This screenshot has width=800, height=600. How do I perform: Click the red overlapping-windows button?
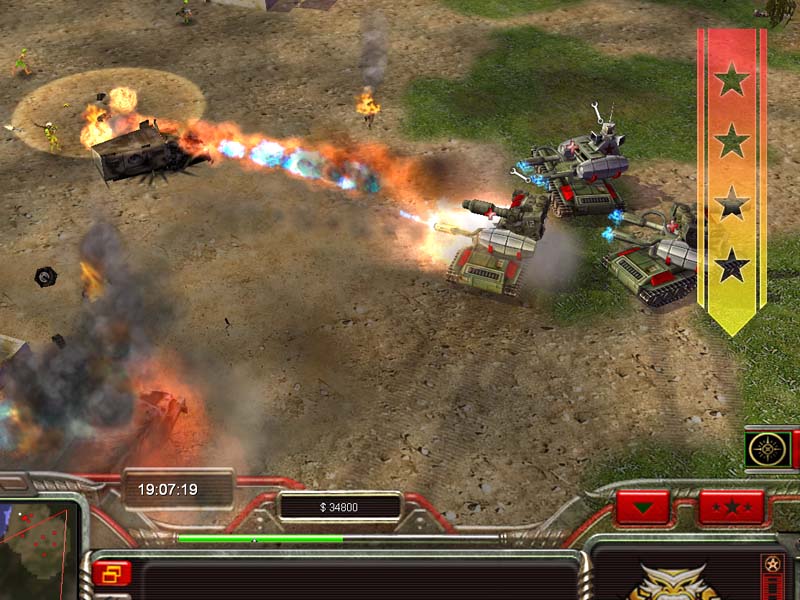(x=111, y=573)
